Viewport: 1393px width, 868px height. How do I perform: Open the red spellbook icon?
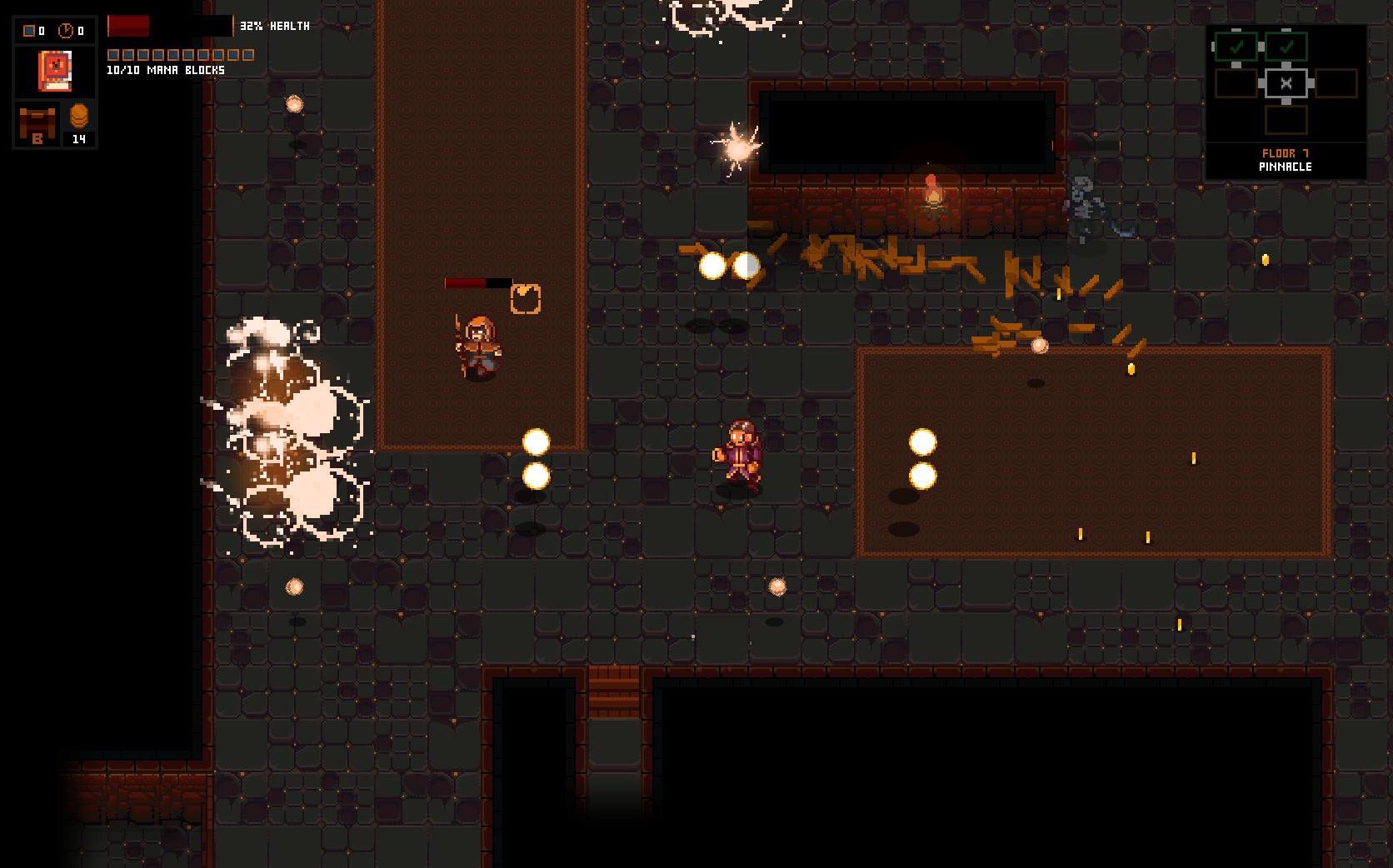tap(53, 71)
